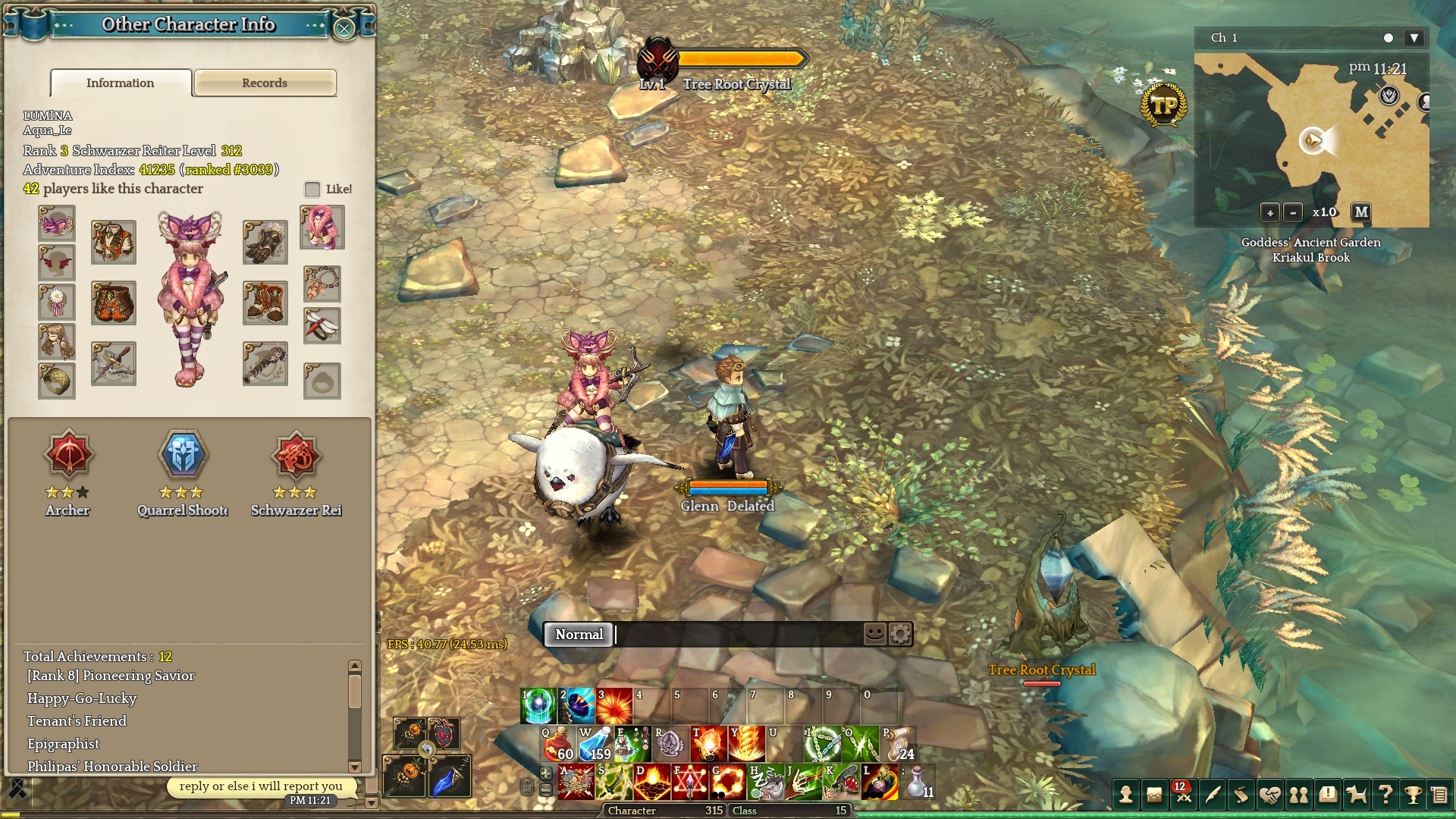Image resolution: width=1456 pixels, height=819 pixels.
Task: Zoom out the minimap with minus button
Action: (1294, 213)
